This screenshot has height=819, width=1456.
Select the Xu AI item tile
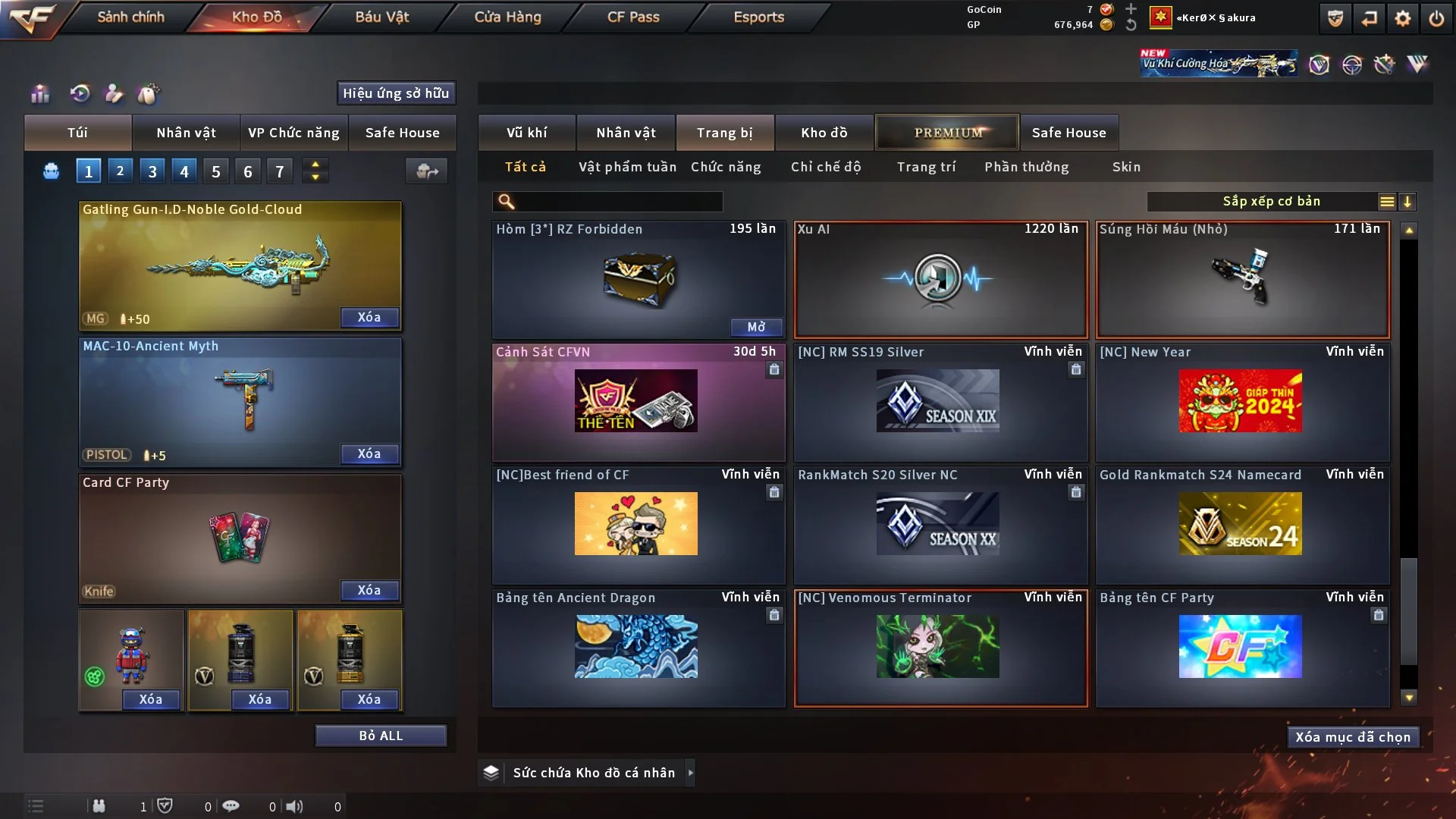(940, 279)
